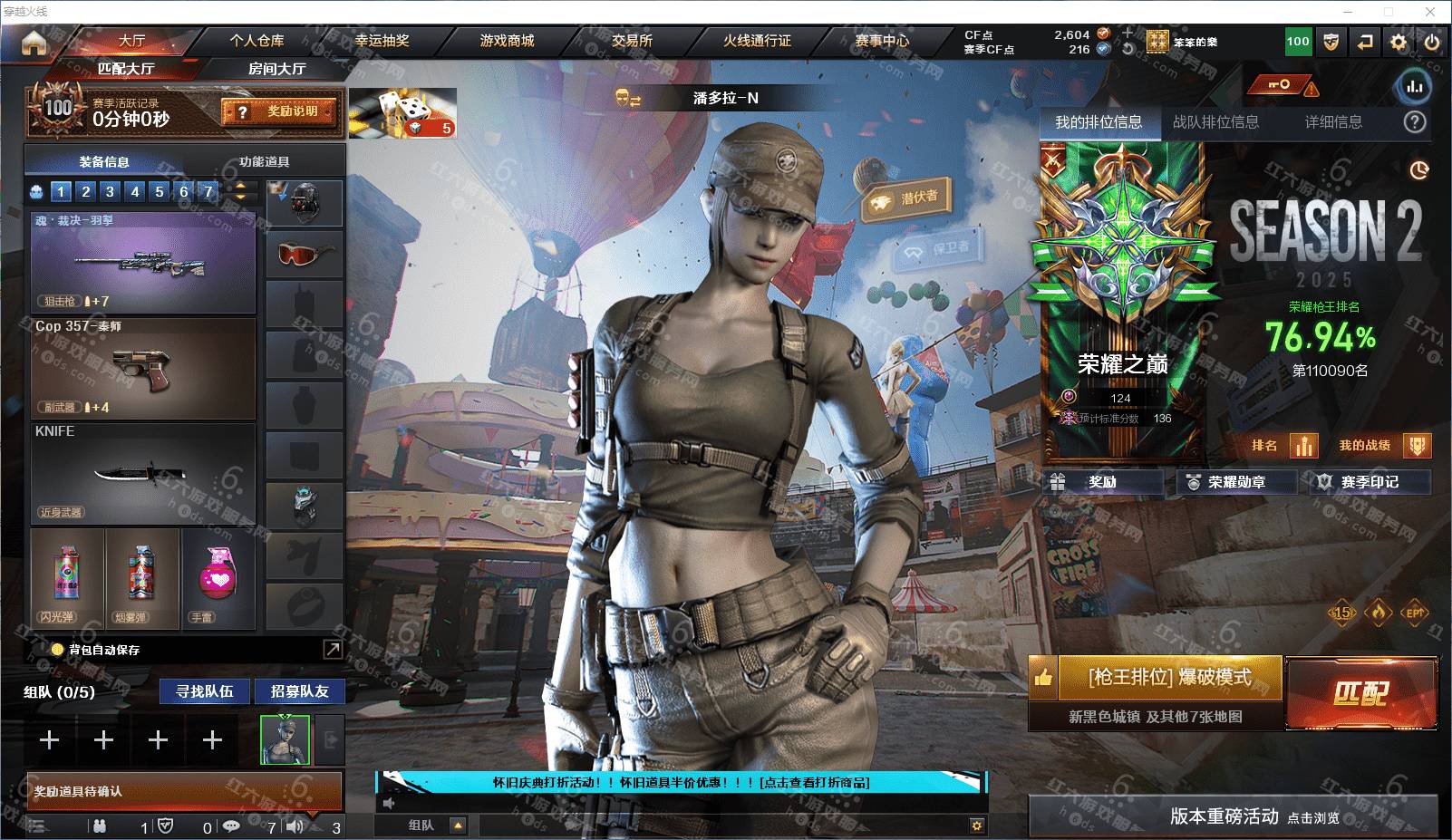
Task: Start matchmaking with the 匹配 button
Action: pos(1360,694)
